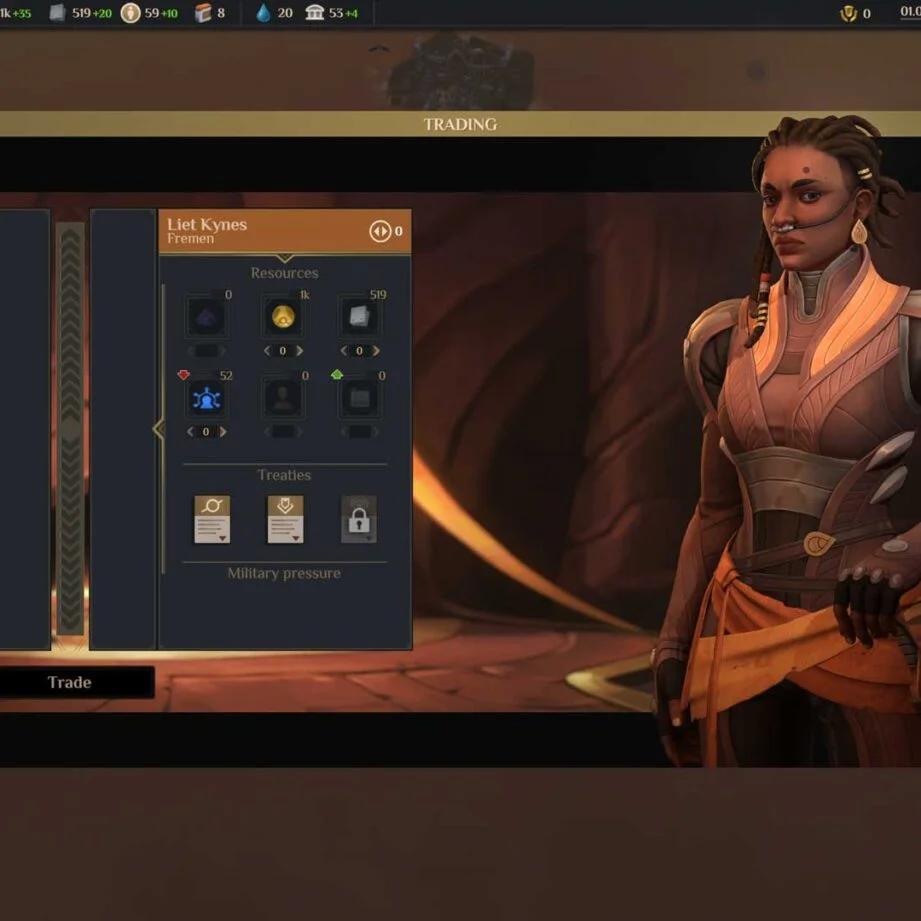The height and width of the screenshot is (921, 921).
Task: Choose the treaty document with shield emblem
Action: pyautogui.click(x=285, y=519)
